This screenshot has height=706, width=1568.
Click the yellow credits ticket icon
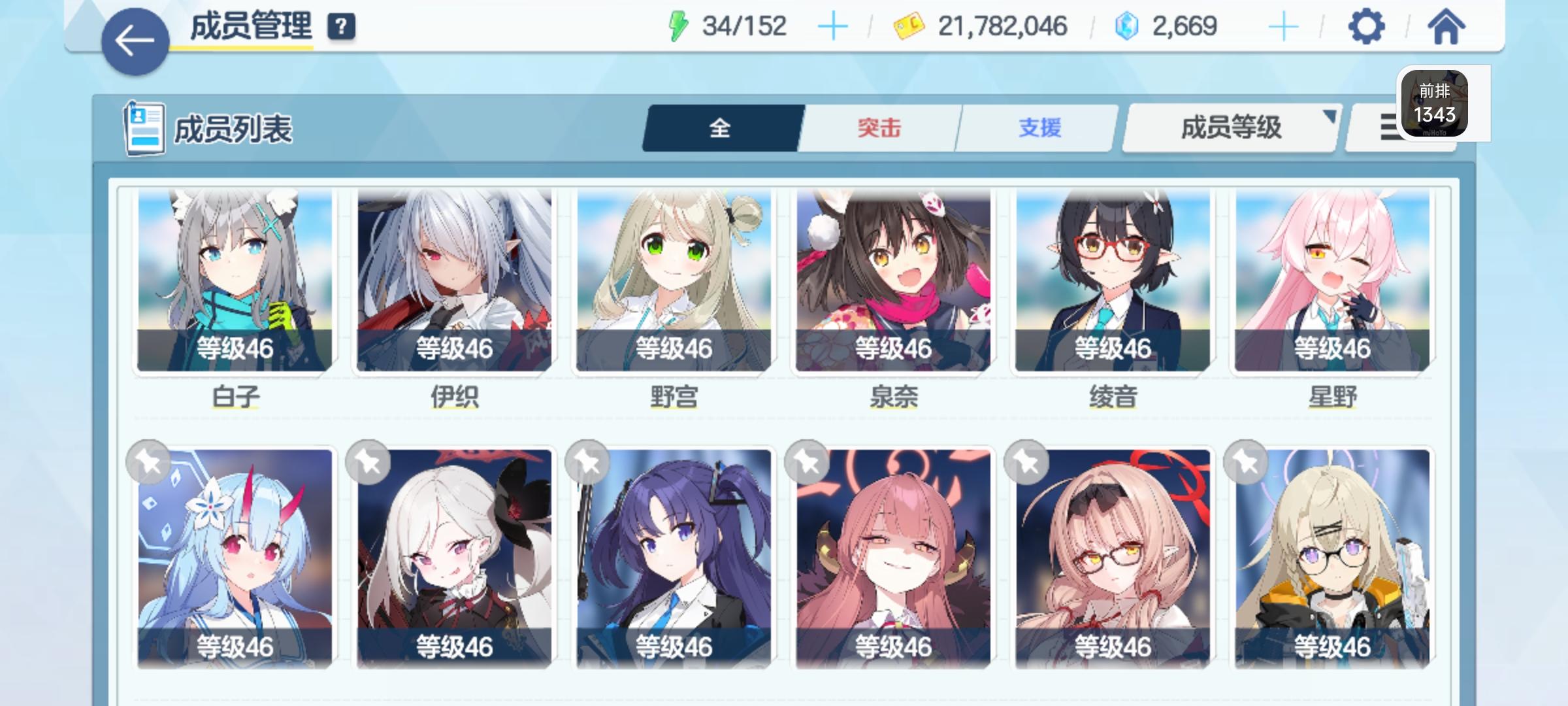coord(911,26)
